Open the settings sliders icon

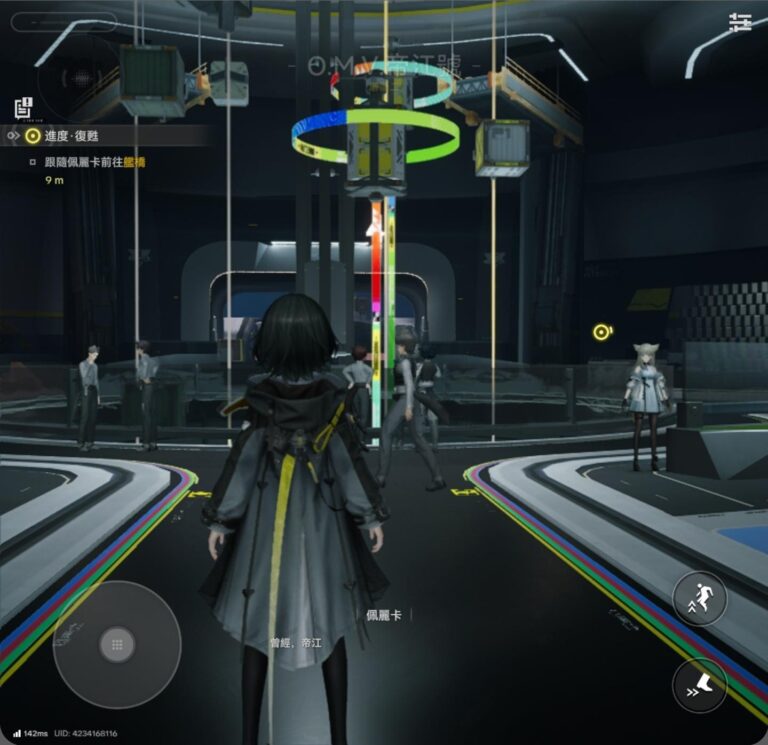click(740, 22)
